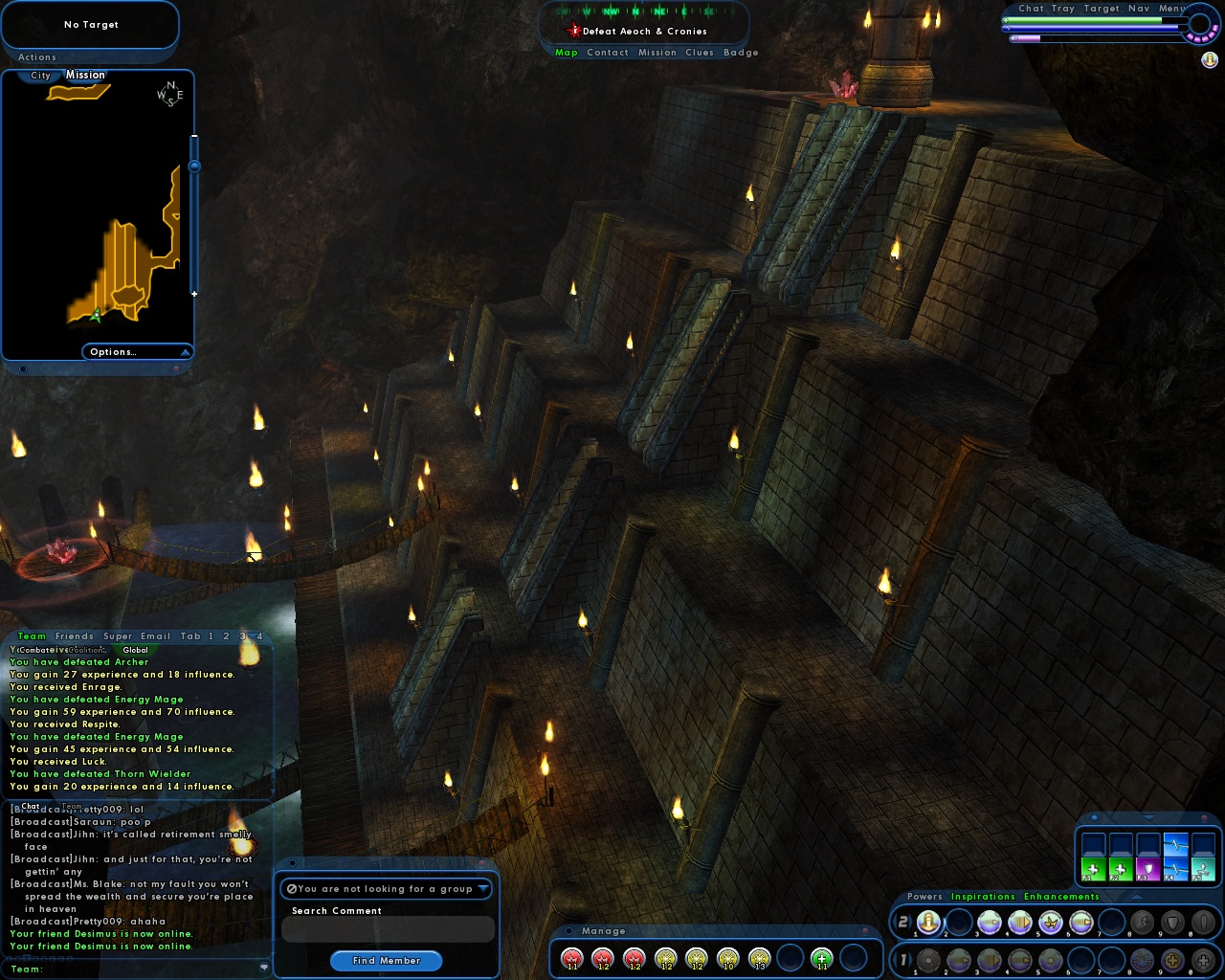Select the first red level 11 enhancement in Manage
The width and height of the screenshot is (1225, 980).
(573, 959)
